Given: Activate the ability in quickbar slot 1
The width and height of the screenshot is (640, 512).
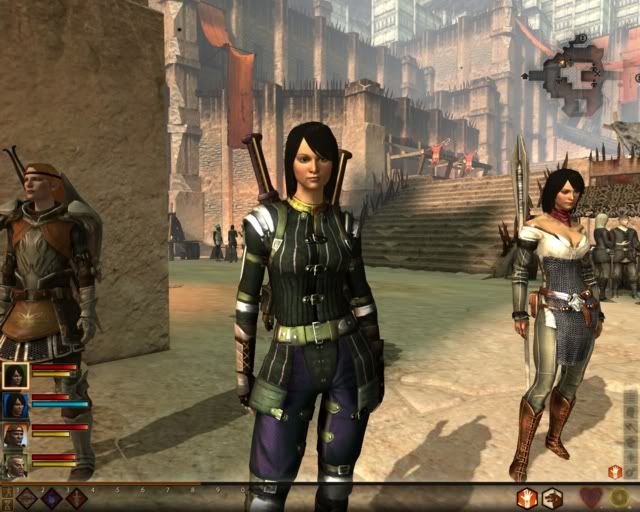Looking at the screenshot, I should [x=27, y=498].
